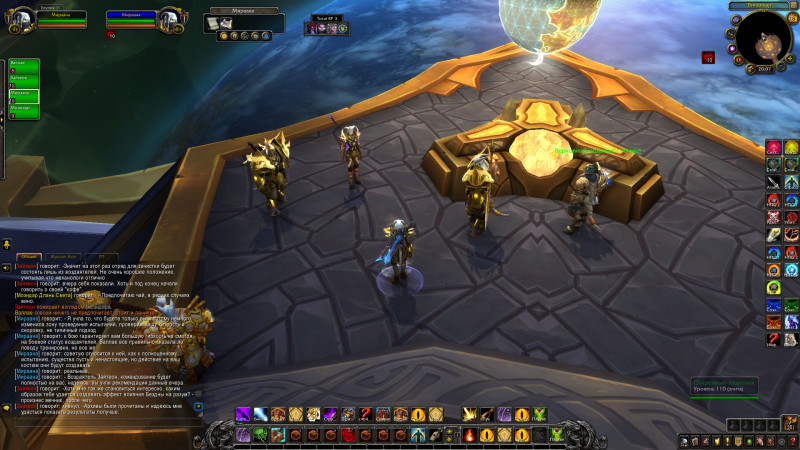Click the red debuff icon under target frame
The image size is (800, 450).
click(110, 35)
